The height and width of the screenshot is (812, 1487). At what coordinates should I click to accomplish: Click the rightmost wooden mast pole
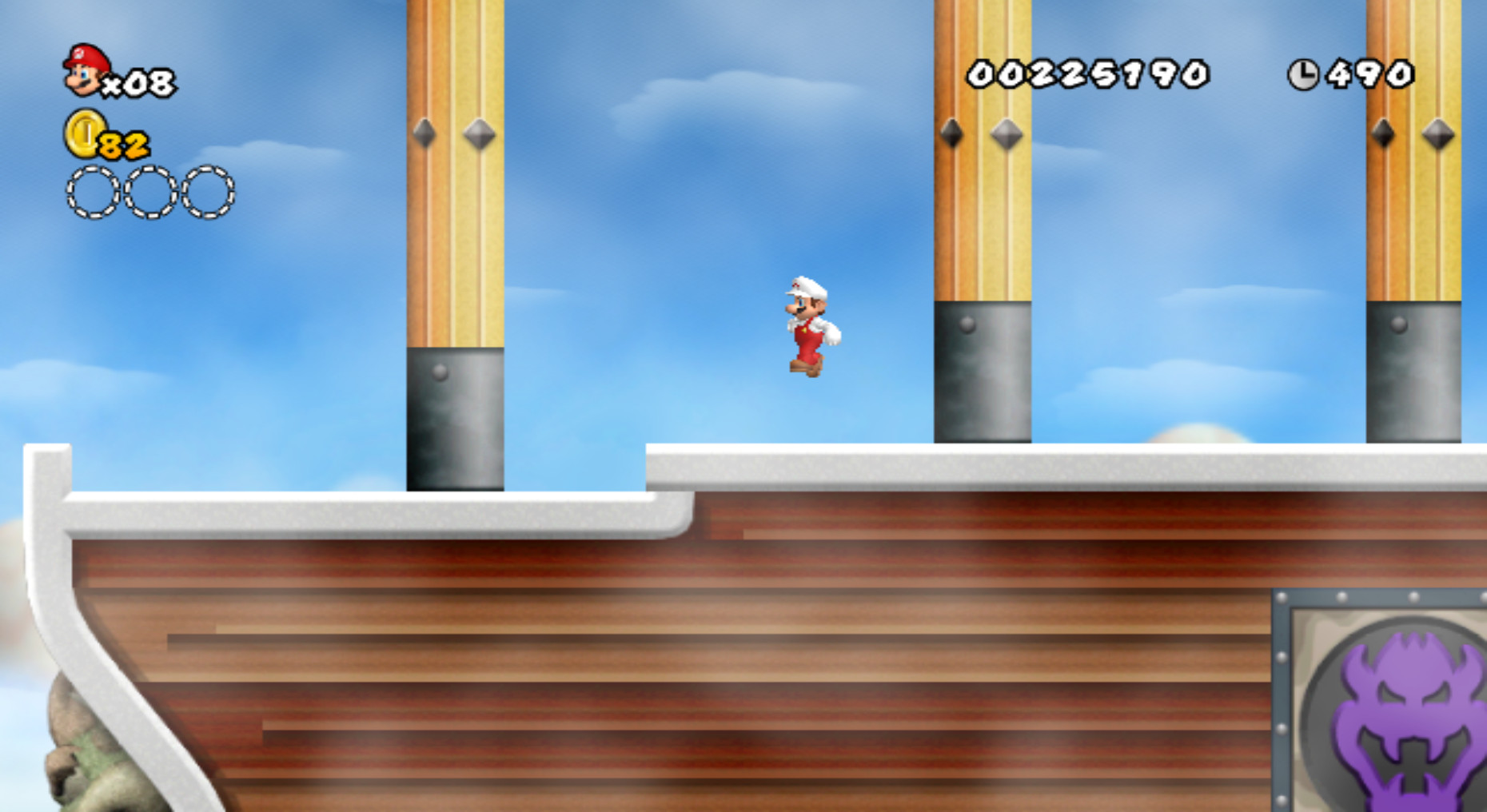tap(1415, 200)
